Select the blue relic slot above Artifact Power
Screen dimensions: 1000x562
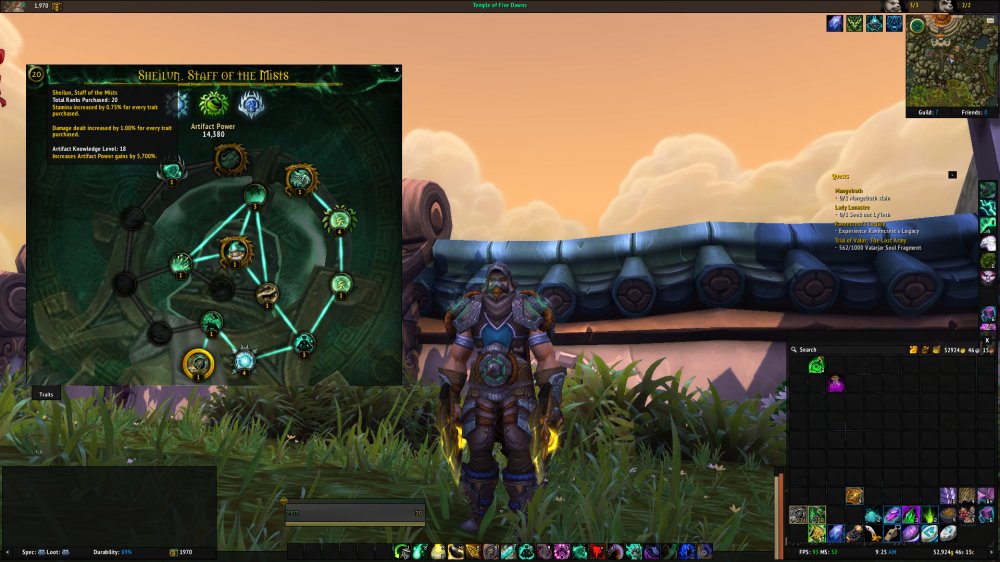(250, 104)
